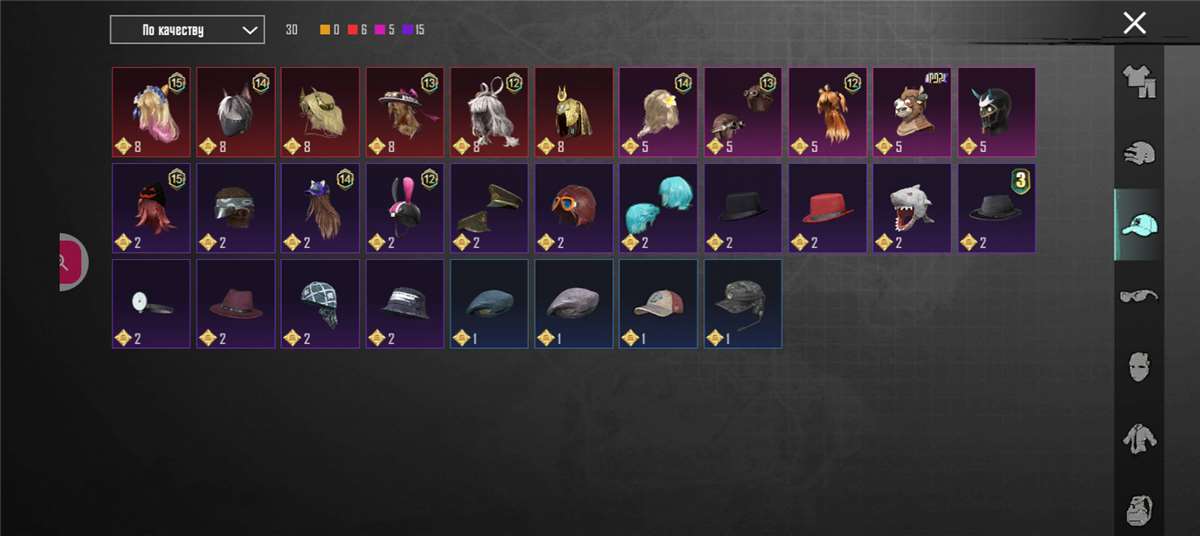Select the camo cap with headset
Viewport: 1200px width, 536px height.
tap(743, 303)
